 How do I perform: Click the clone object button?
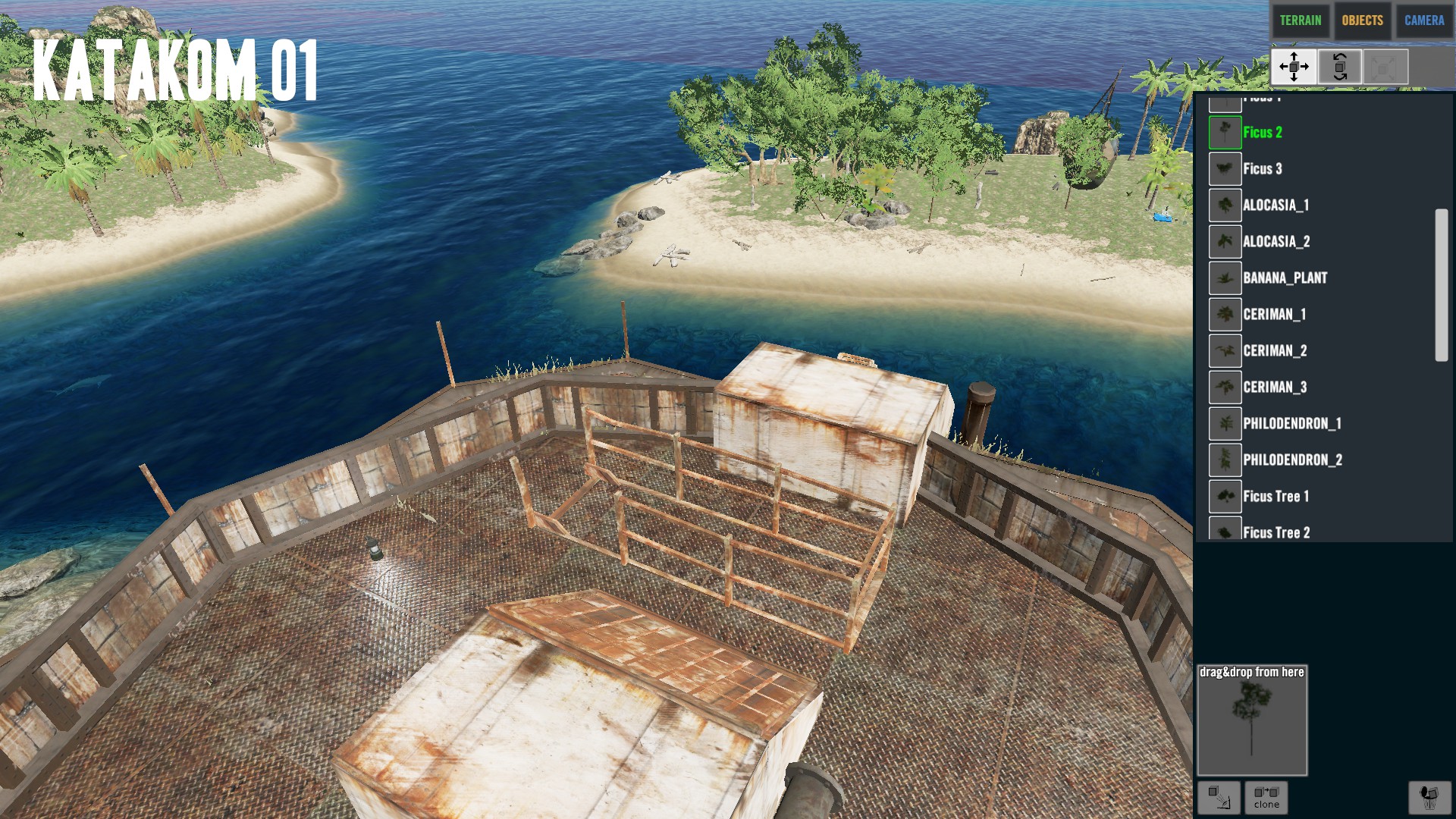point(1266,797)
